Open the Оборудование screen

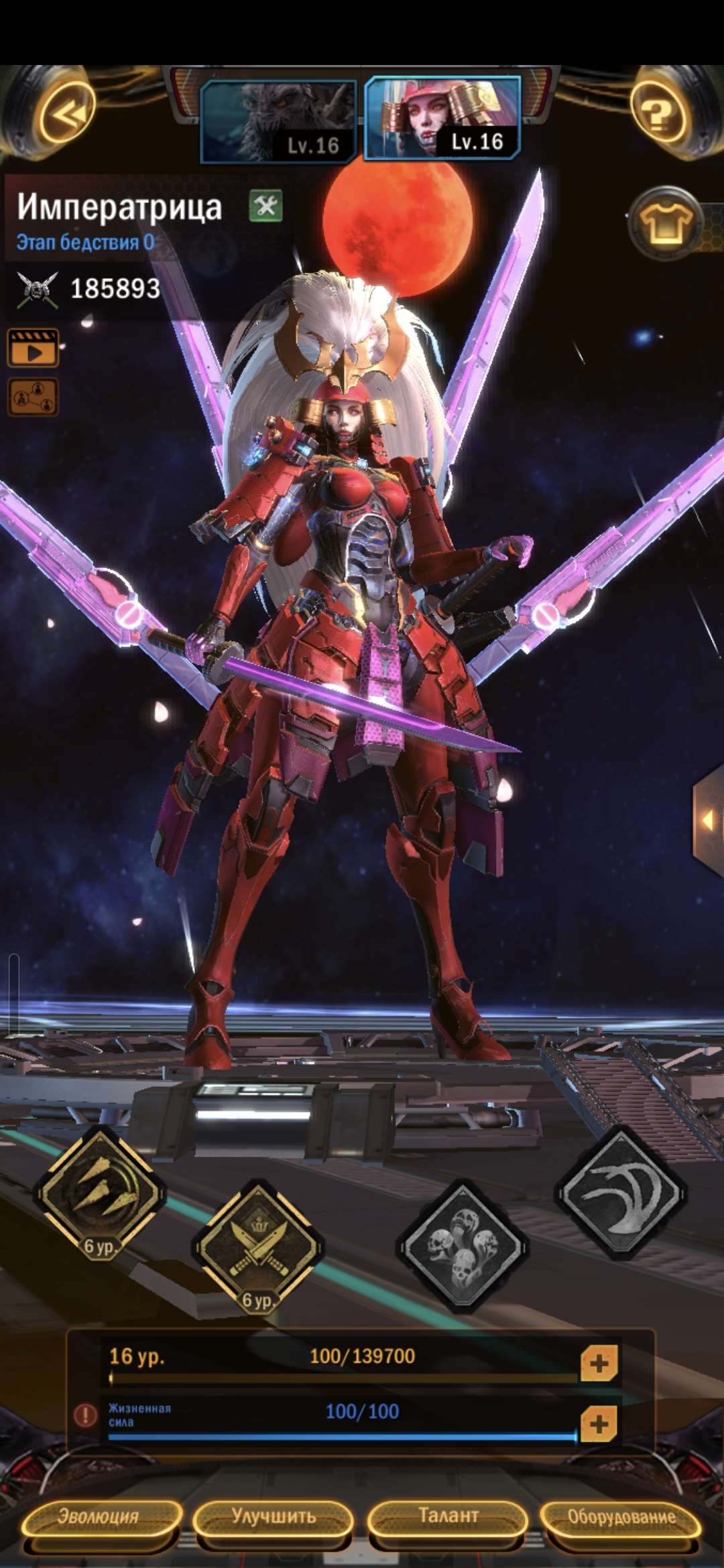point(621,1517)
